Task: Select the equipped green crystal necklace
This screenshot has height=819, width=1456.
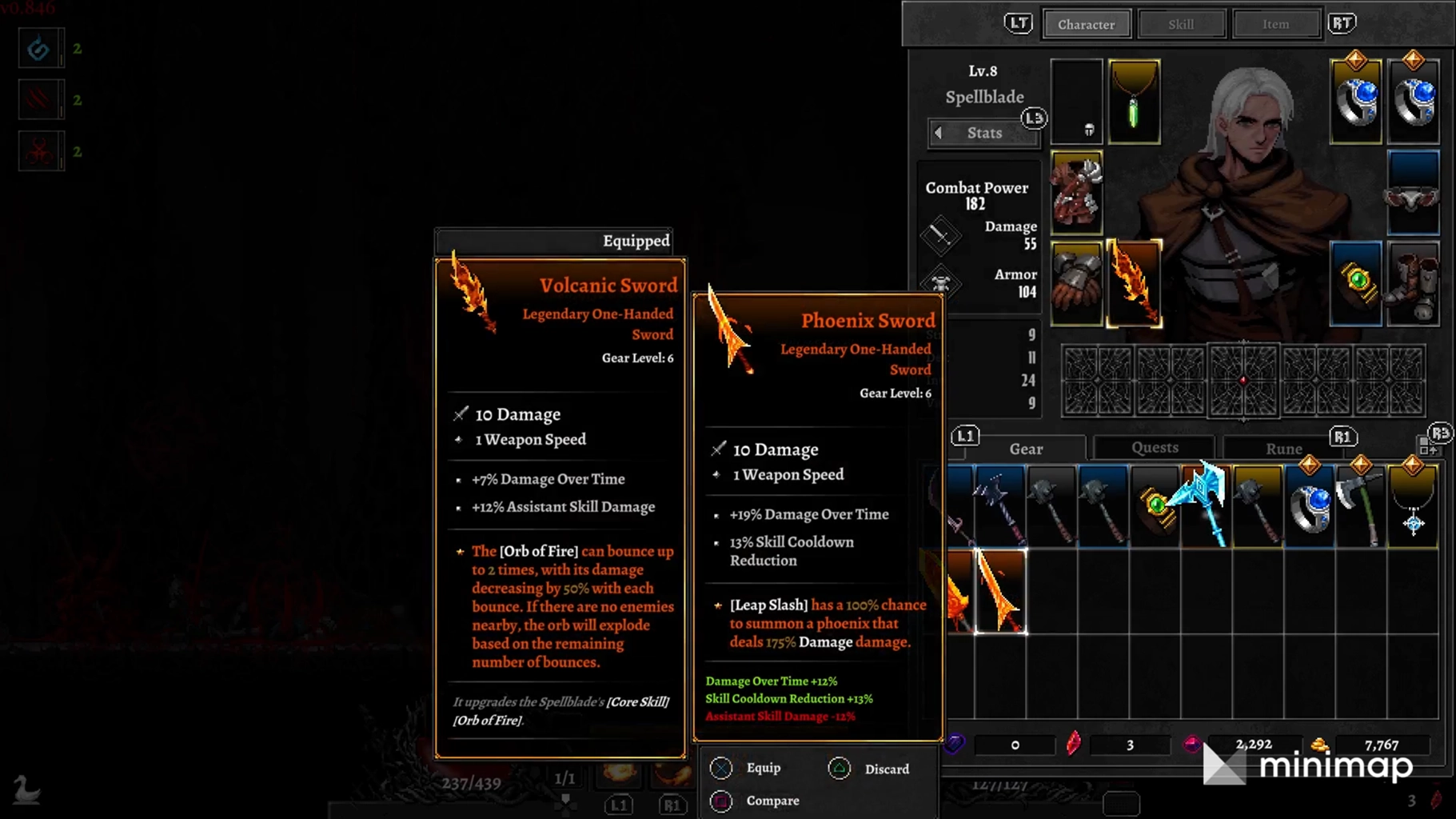Action: 1134,102
